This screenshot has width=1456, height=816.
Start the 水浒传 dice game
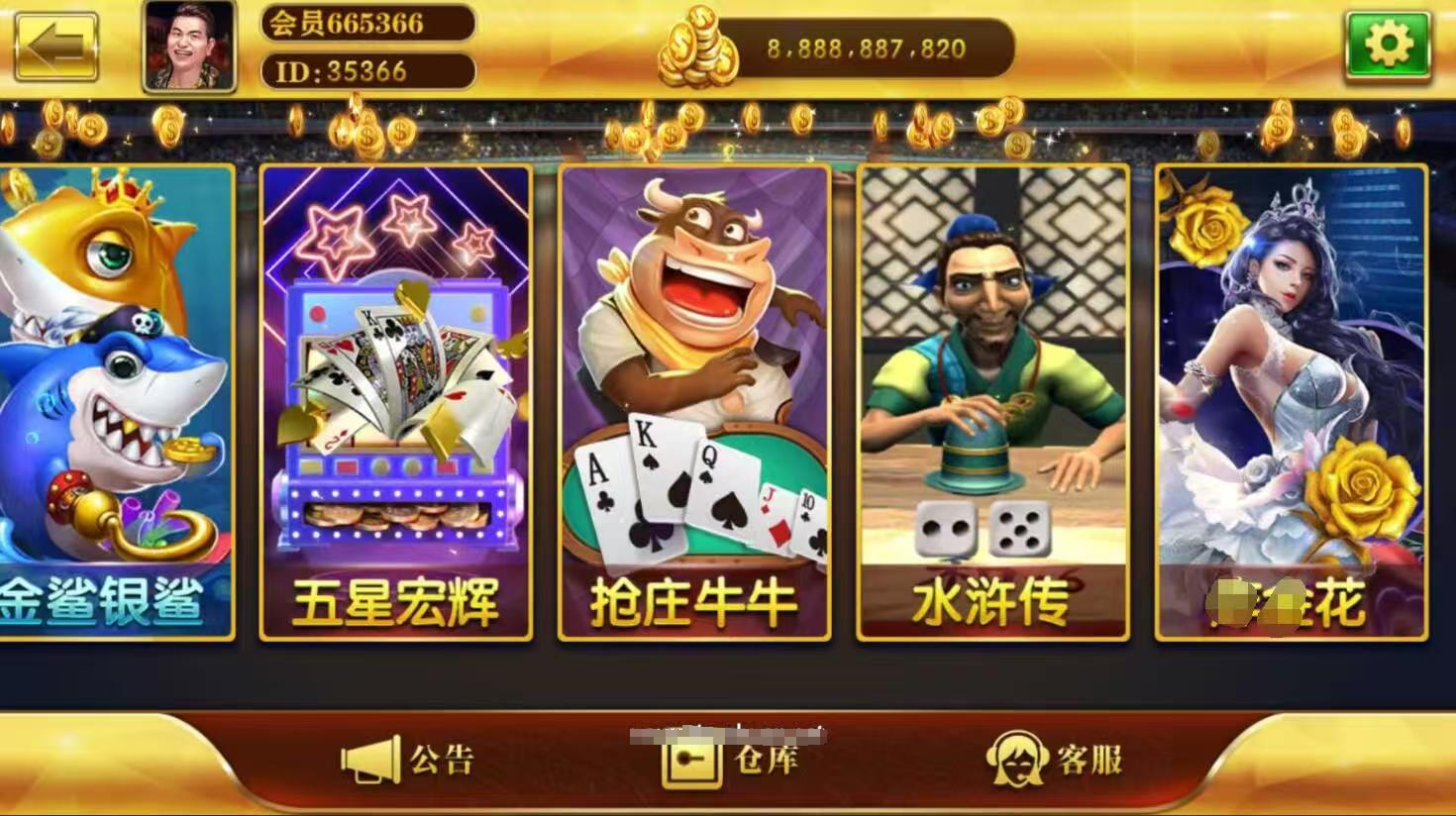tap(990, 396)
